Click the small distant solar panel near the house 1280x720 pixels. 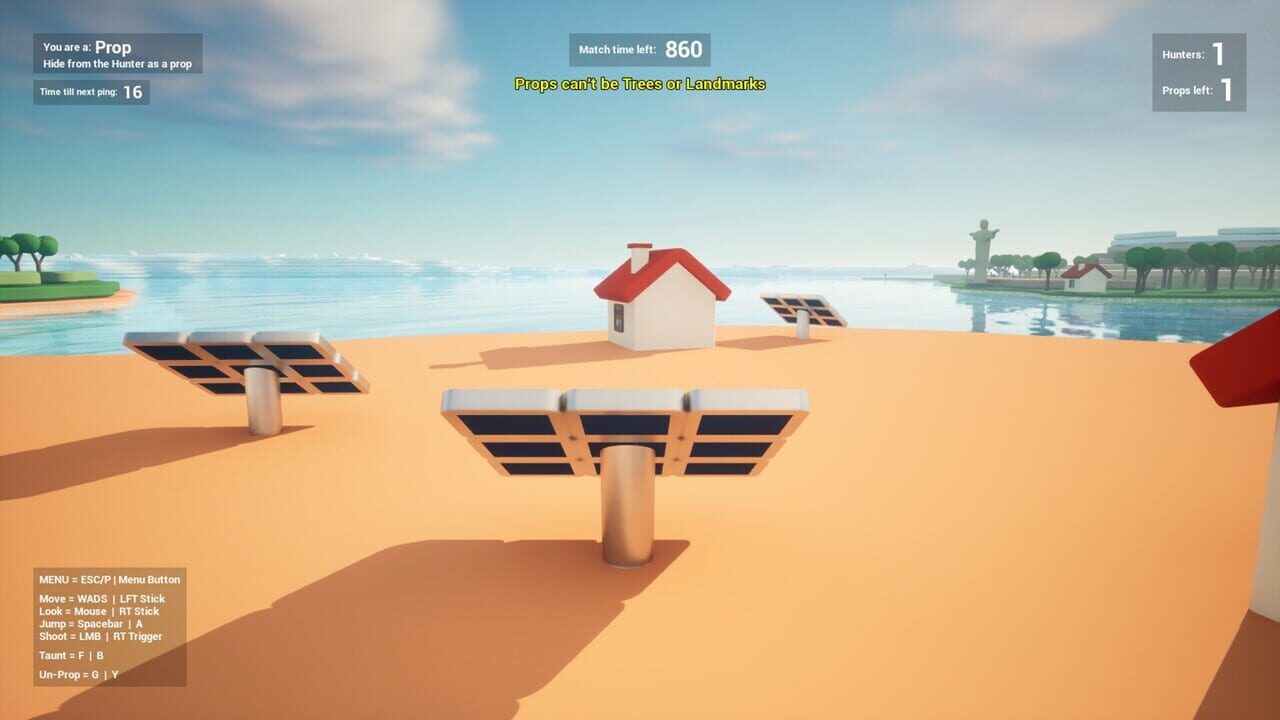(x=805, y=310)
